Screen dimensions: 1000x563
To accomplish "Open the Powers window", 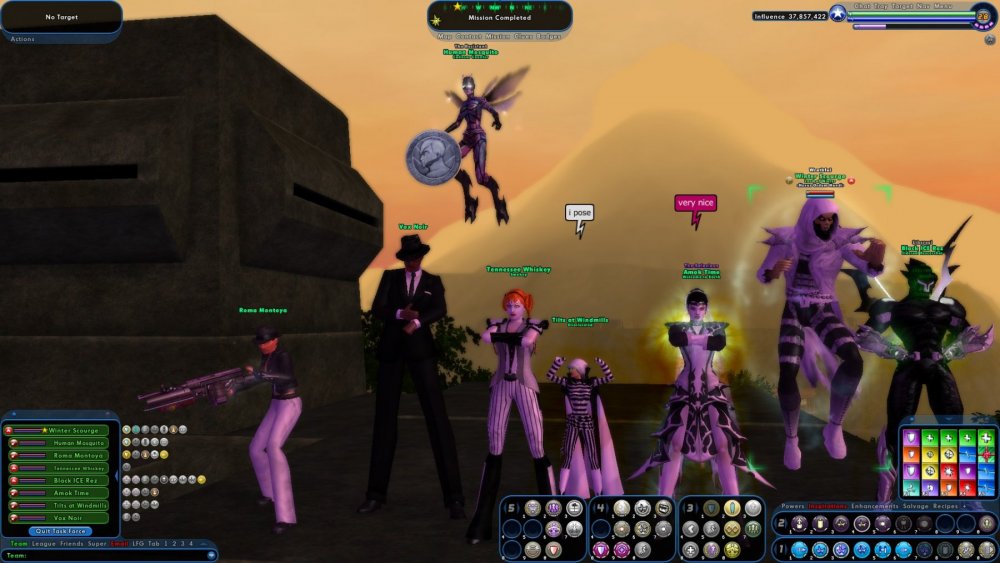I will 792,506.
